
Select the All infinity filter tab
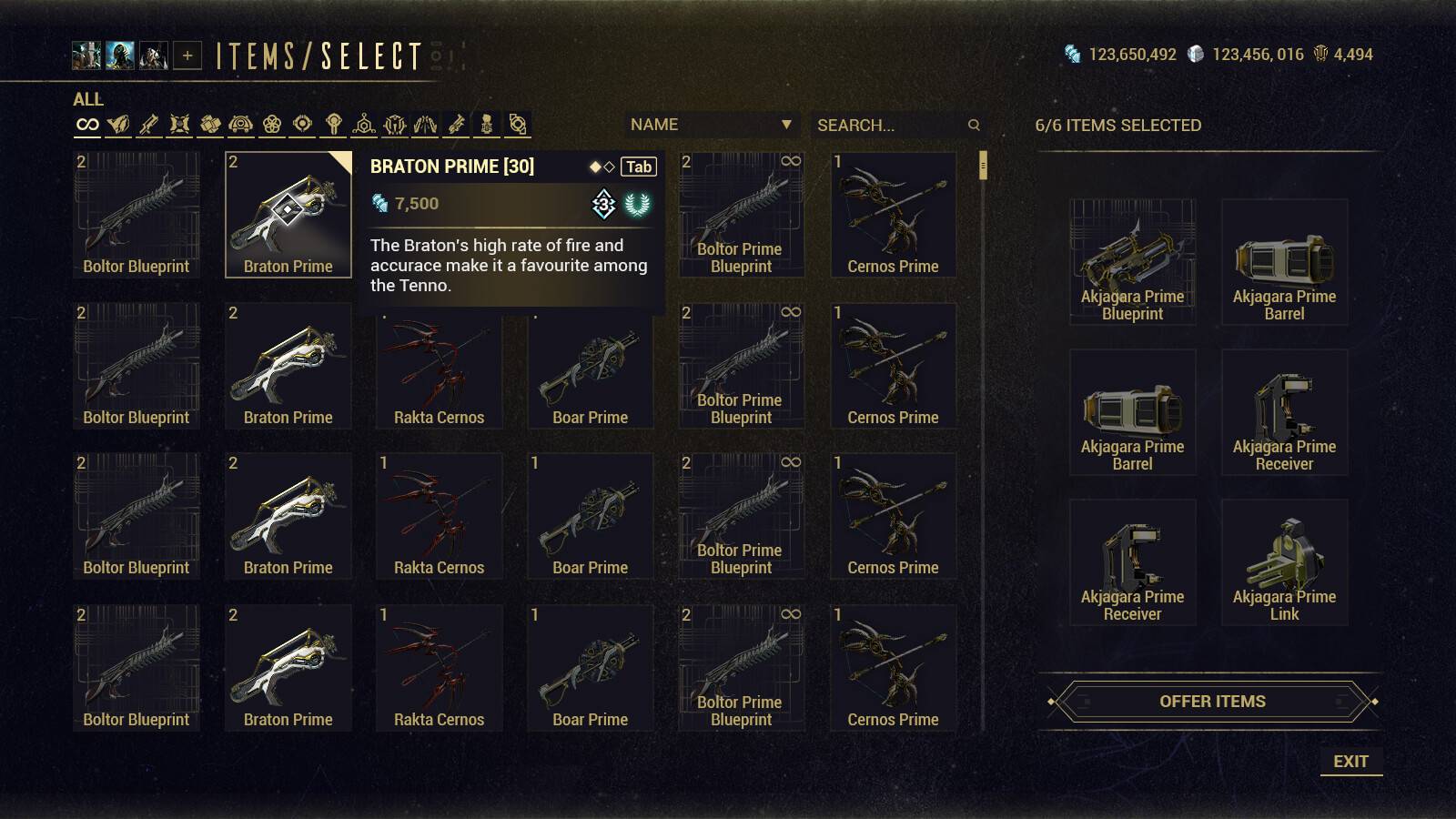point(87,125)
